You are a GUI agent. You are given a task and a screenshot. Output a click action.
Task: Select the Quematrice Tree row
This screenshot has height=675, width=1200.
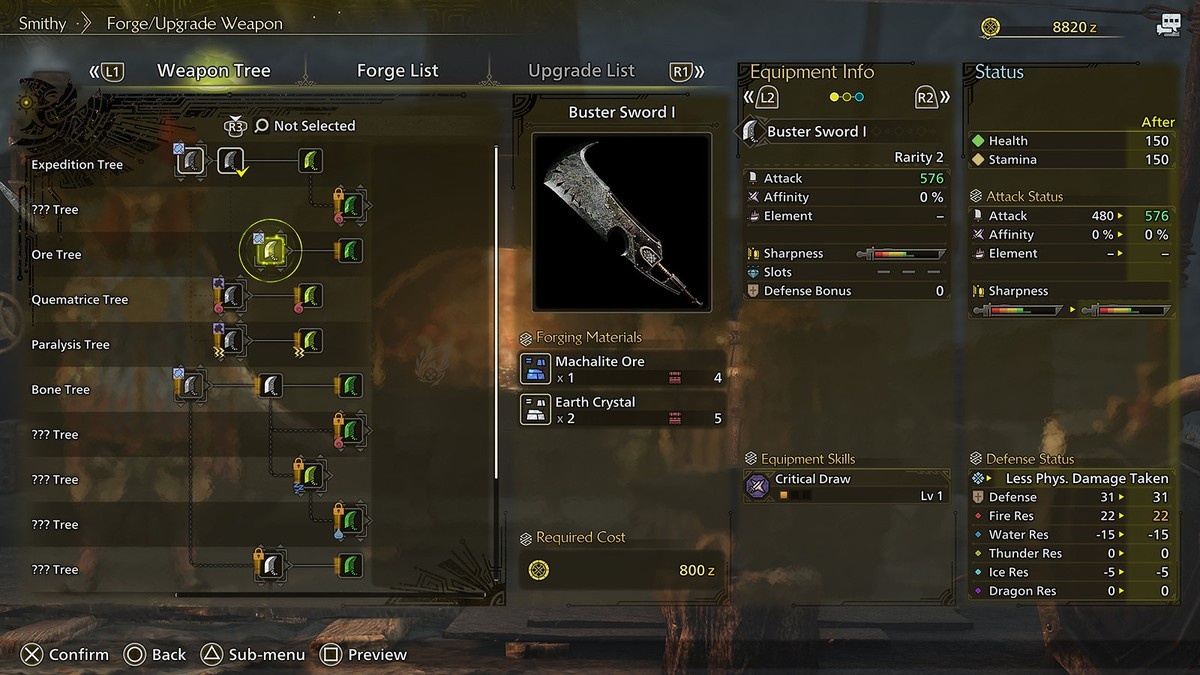(79, 300)
